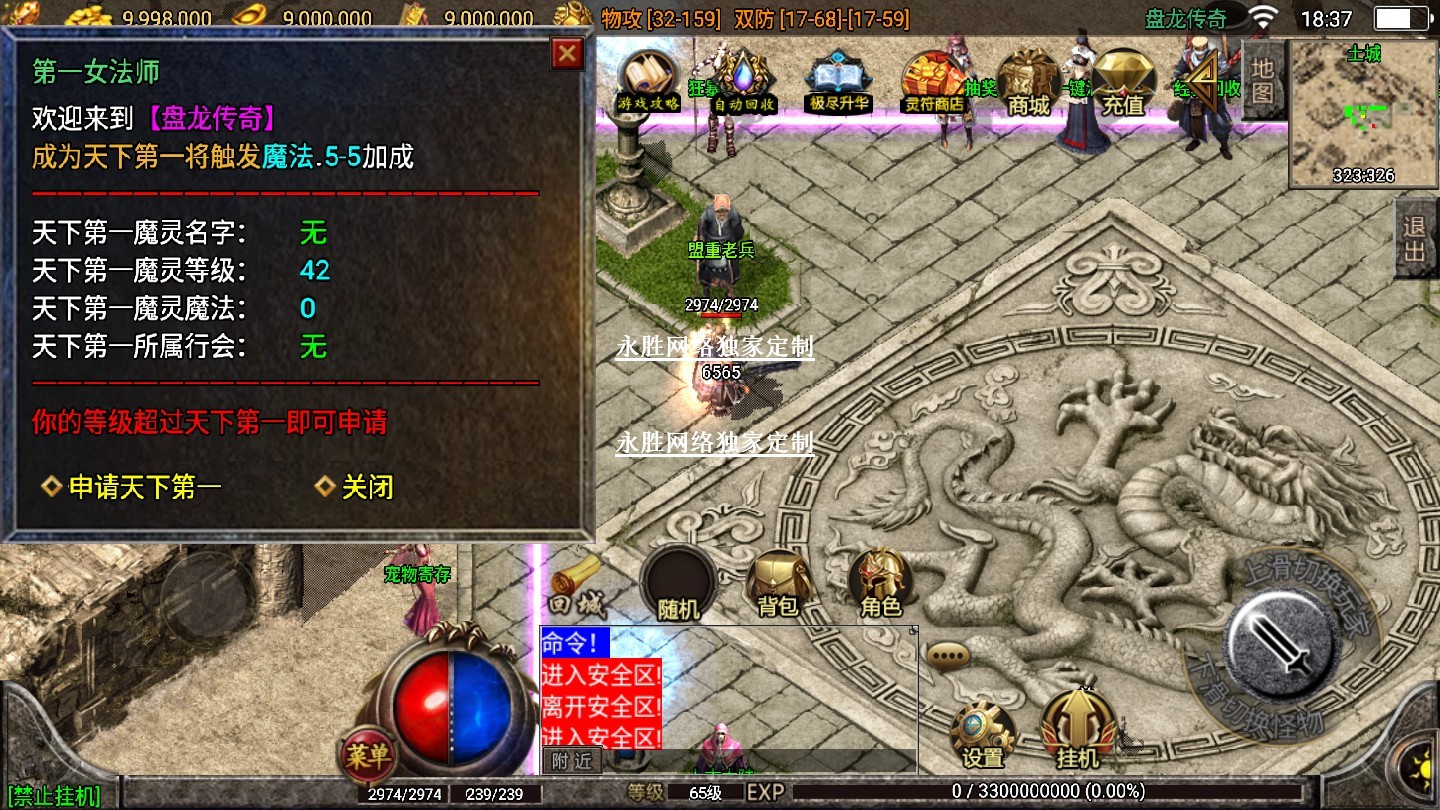Use the 随机 random teleport slot

(679, 583)
